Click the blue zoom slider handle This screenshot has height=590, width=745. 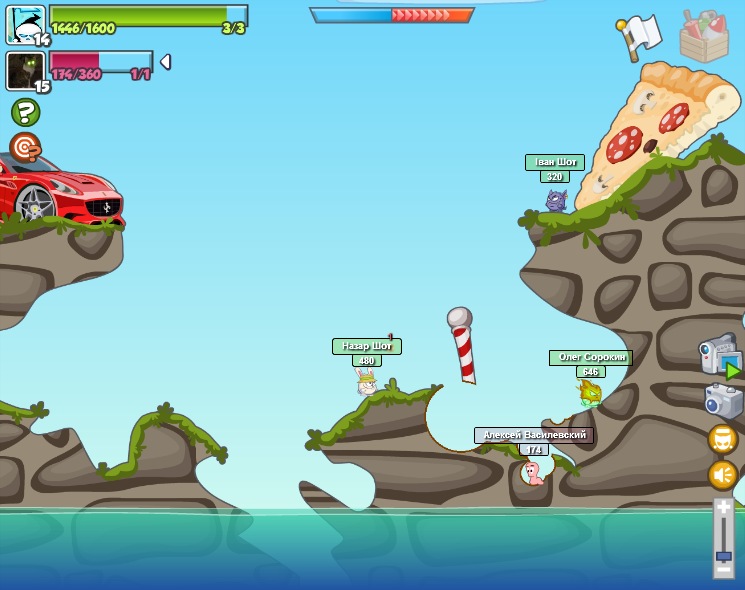click(724, 555)
